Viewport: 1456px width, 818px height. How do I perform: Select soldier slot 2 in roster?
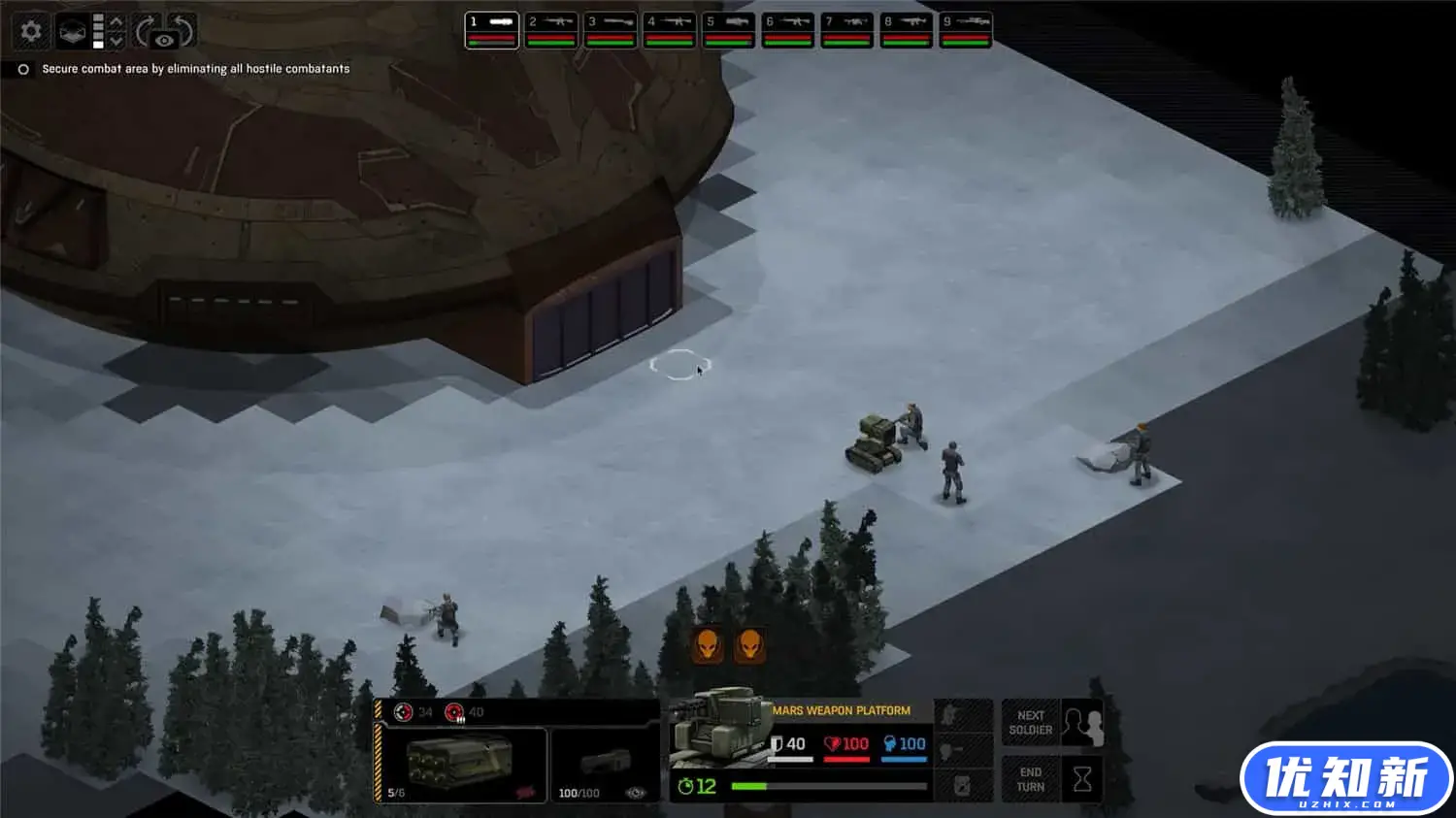coord(551,29)
